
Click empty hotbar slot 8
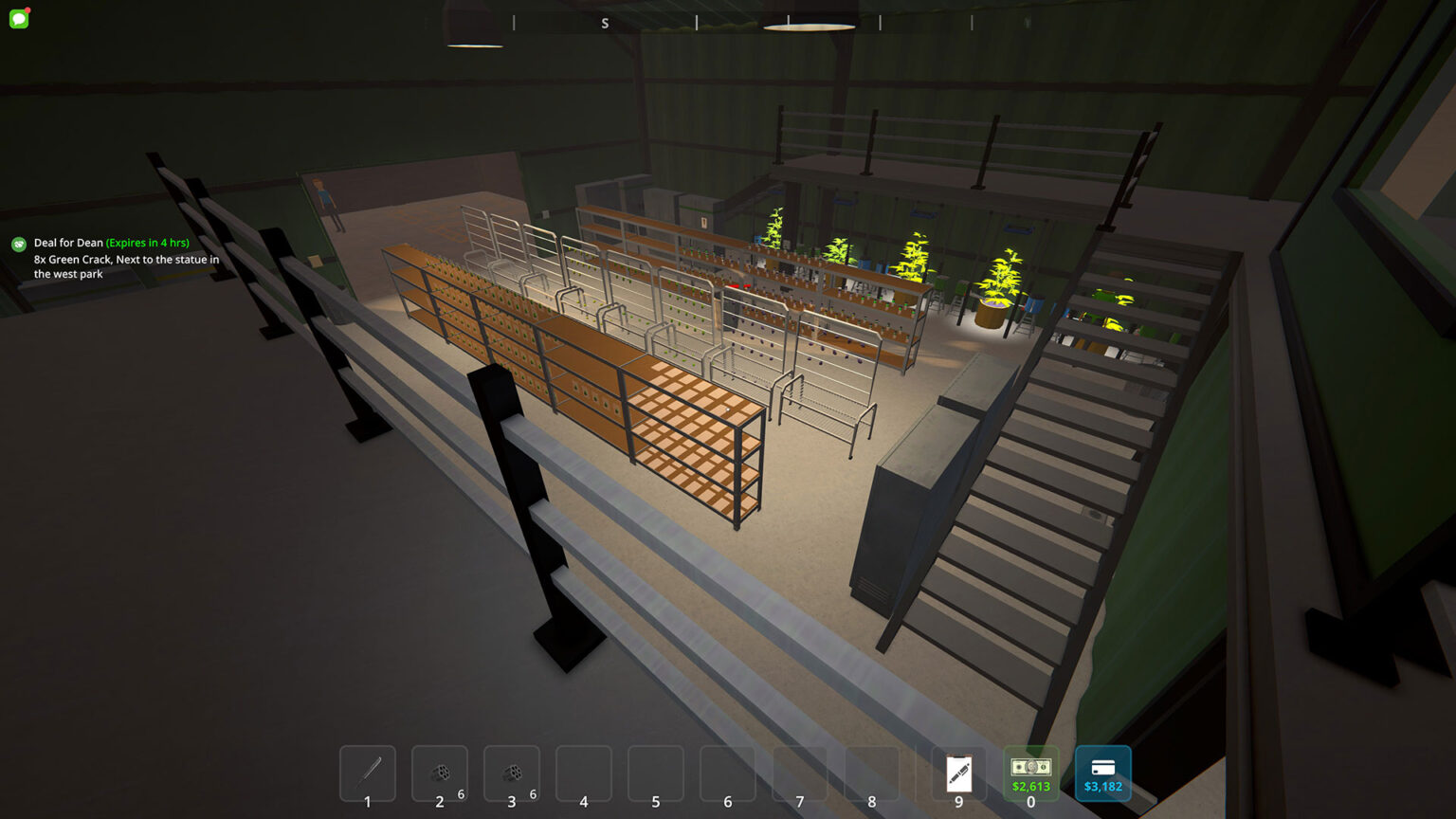point(871,773)
